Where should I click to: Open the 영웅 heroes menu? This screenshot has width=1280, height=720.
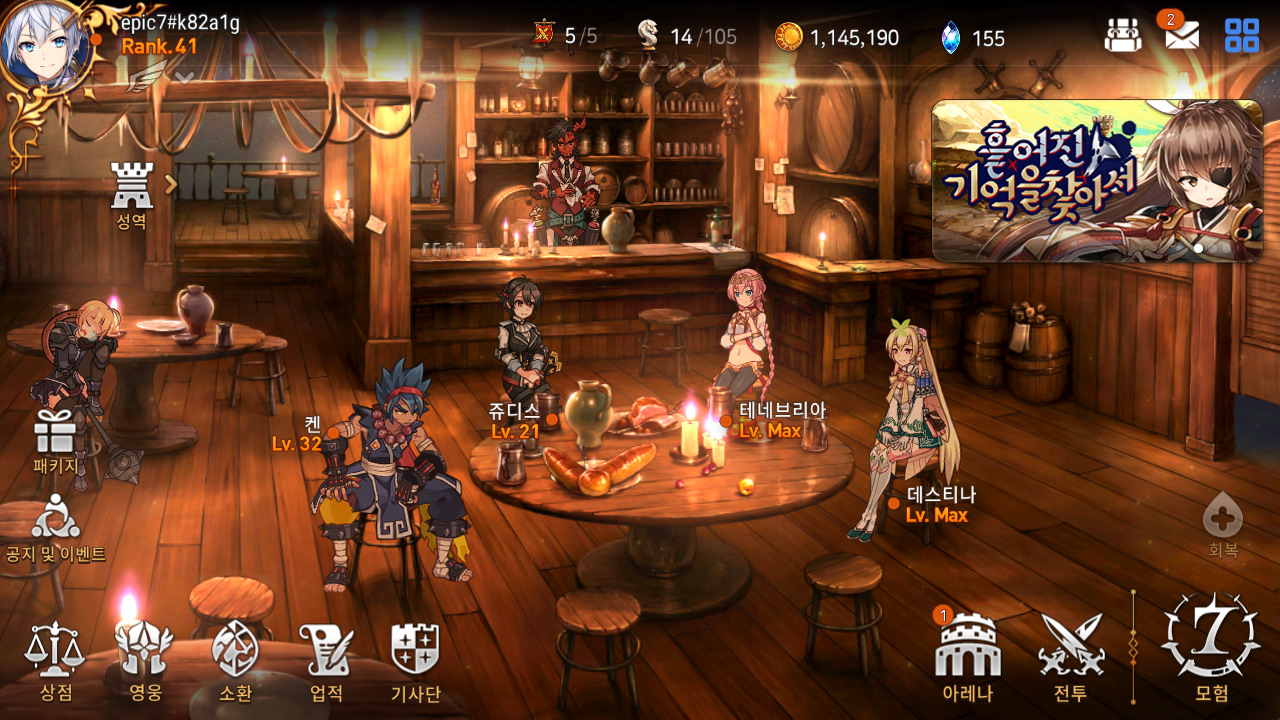(145, 658)
